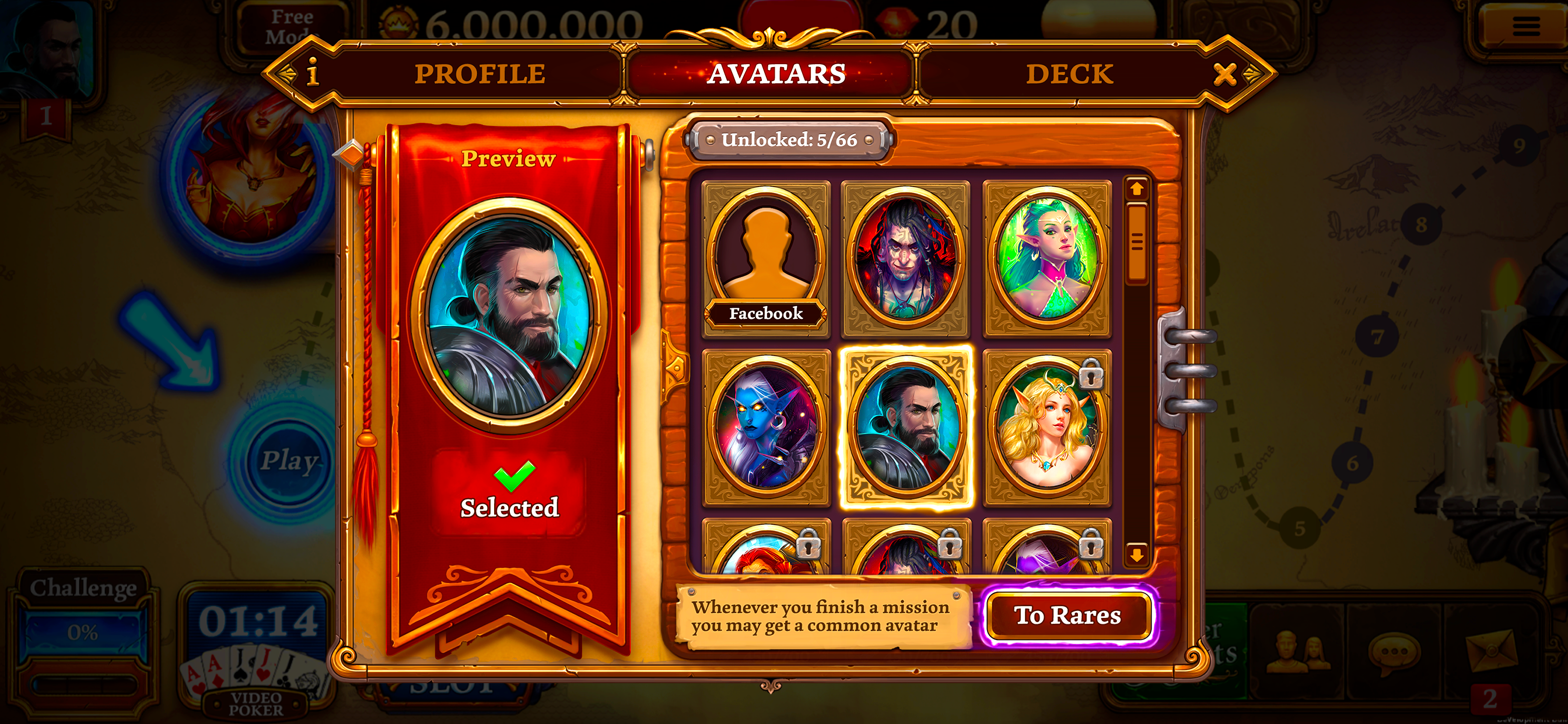Close the avatars window
1568x724 pixels.
1224,74
